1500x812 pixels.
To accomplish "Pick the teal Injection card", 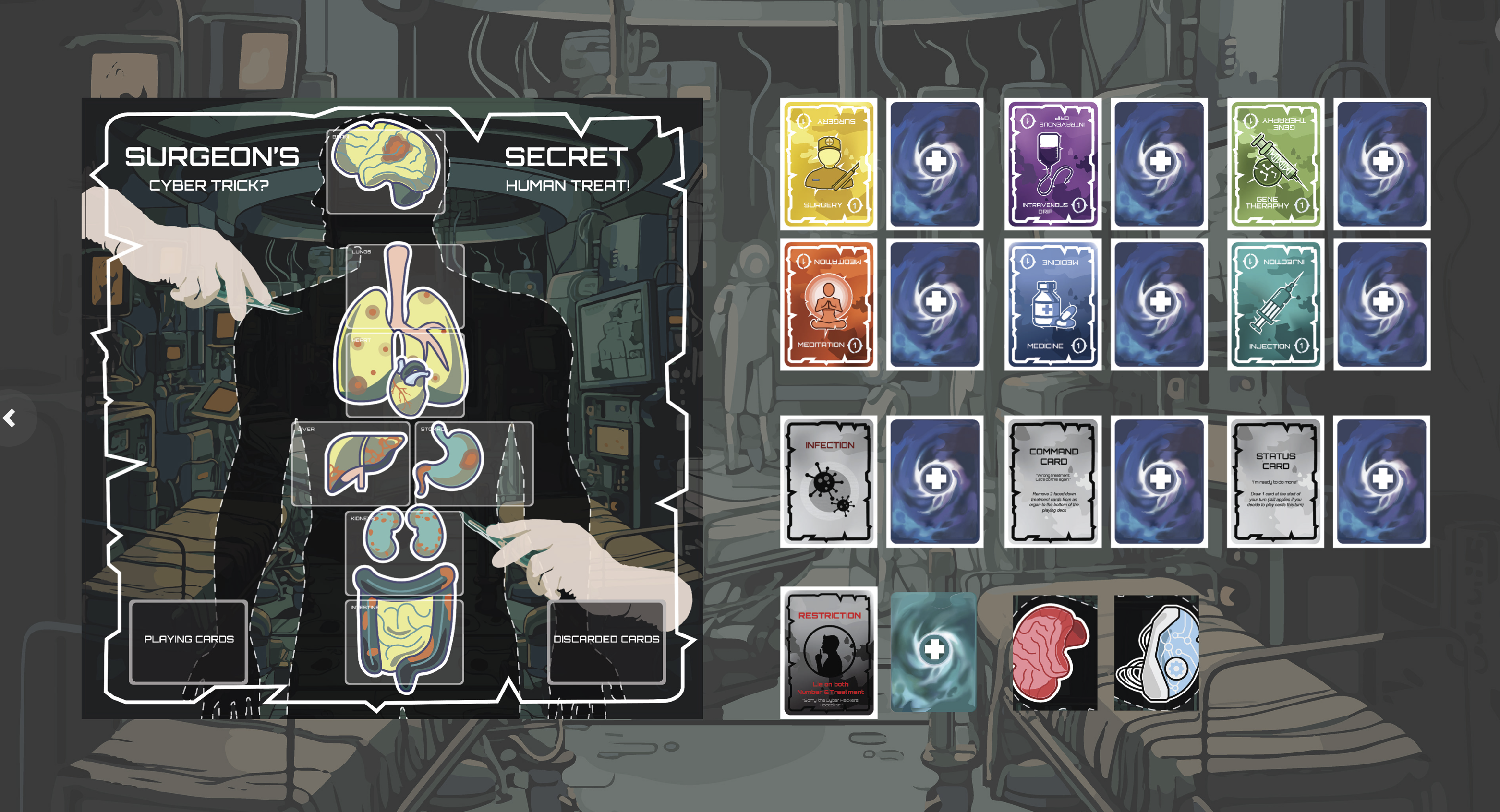I will (x=1275, y=304).
